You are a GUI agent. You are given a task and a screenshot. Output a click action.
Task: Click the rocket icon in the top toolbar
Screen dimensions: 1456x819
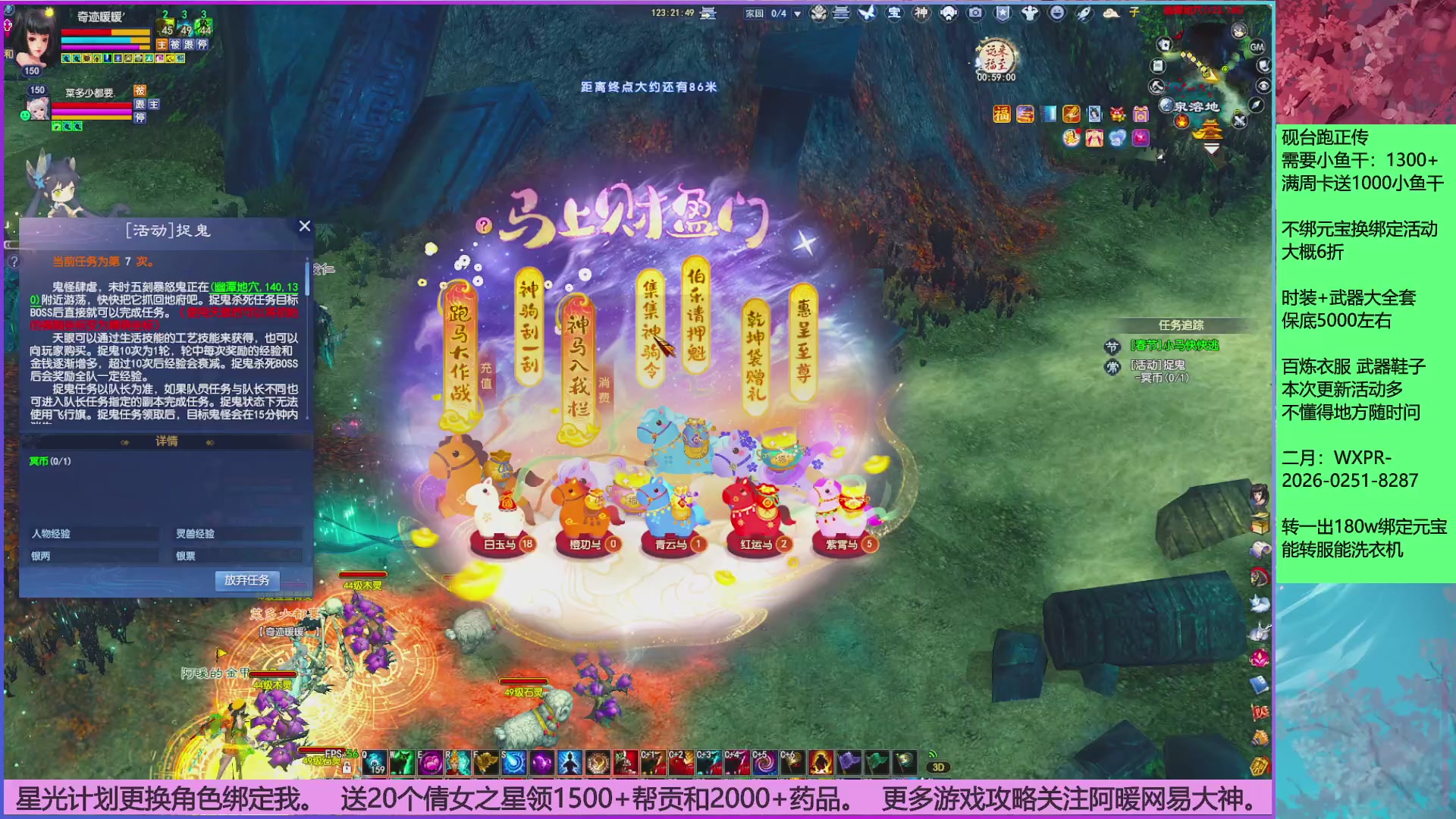pos(1084,13)
